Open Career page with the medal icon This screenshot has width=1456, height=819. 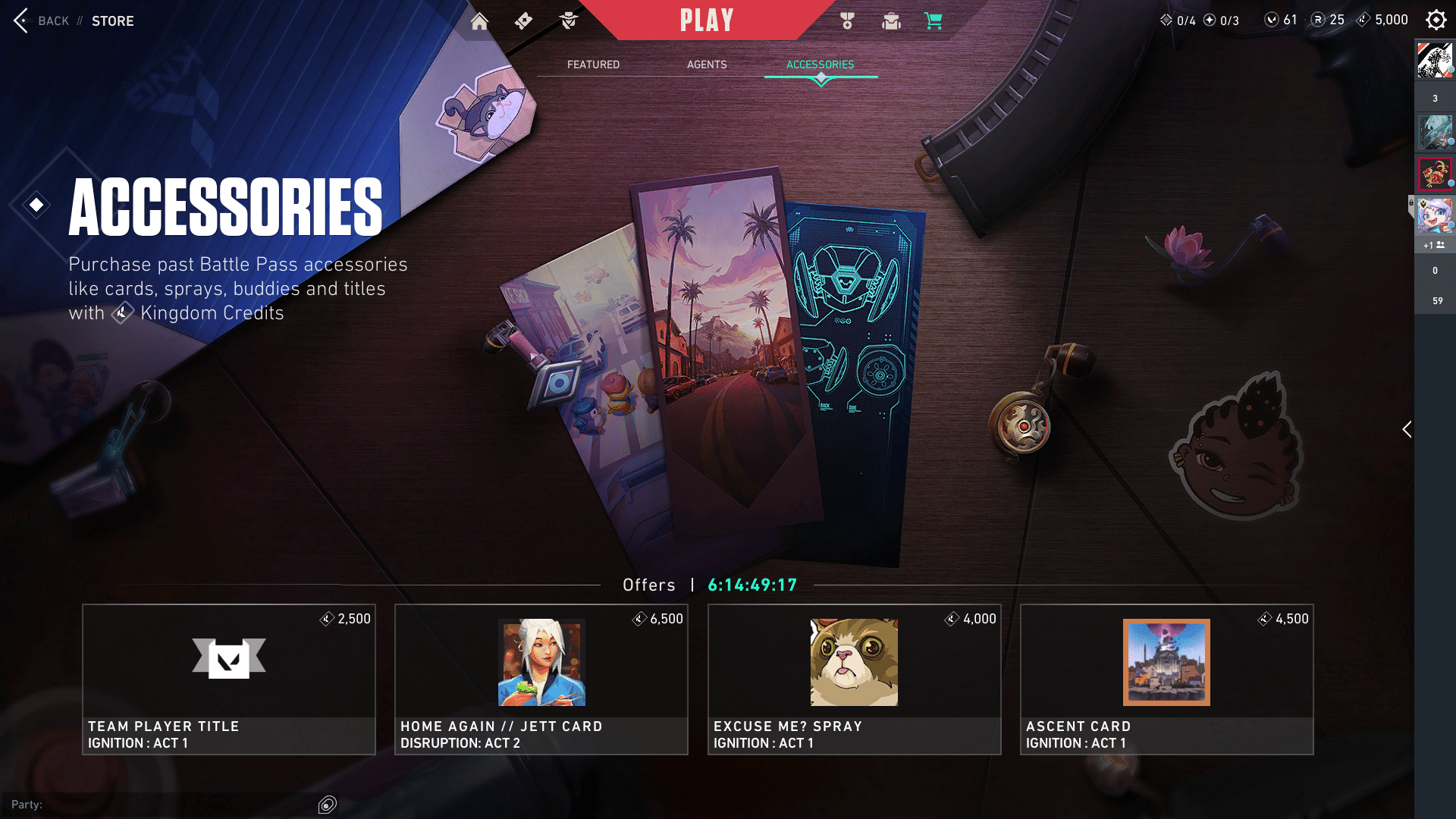point(846,20)
